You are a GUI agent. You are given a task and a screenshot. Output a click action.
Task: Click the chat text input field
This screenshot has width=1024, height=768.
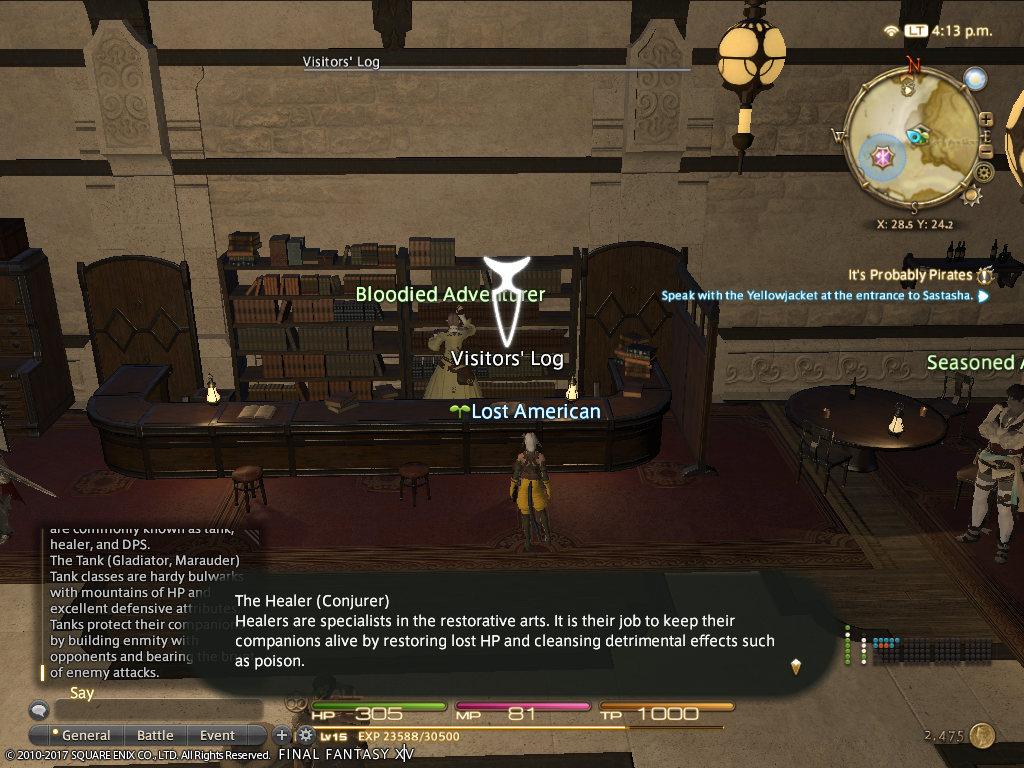pos(160,710)
